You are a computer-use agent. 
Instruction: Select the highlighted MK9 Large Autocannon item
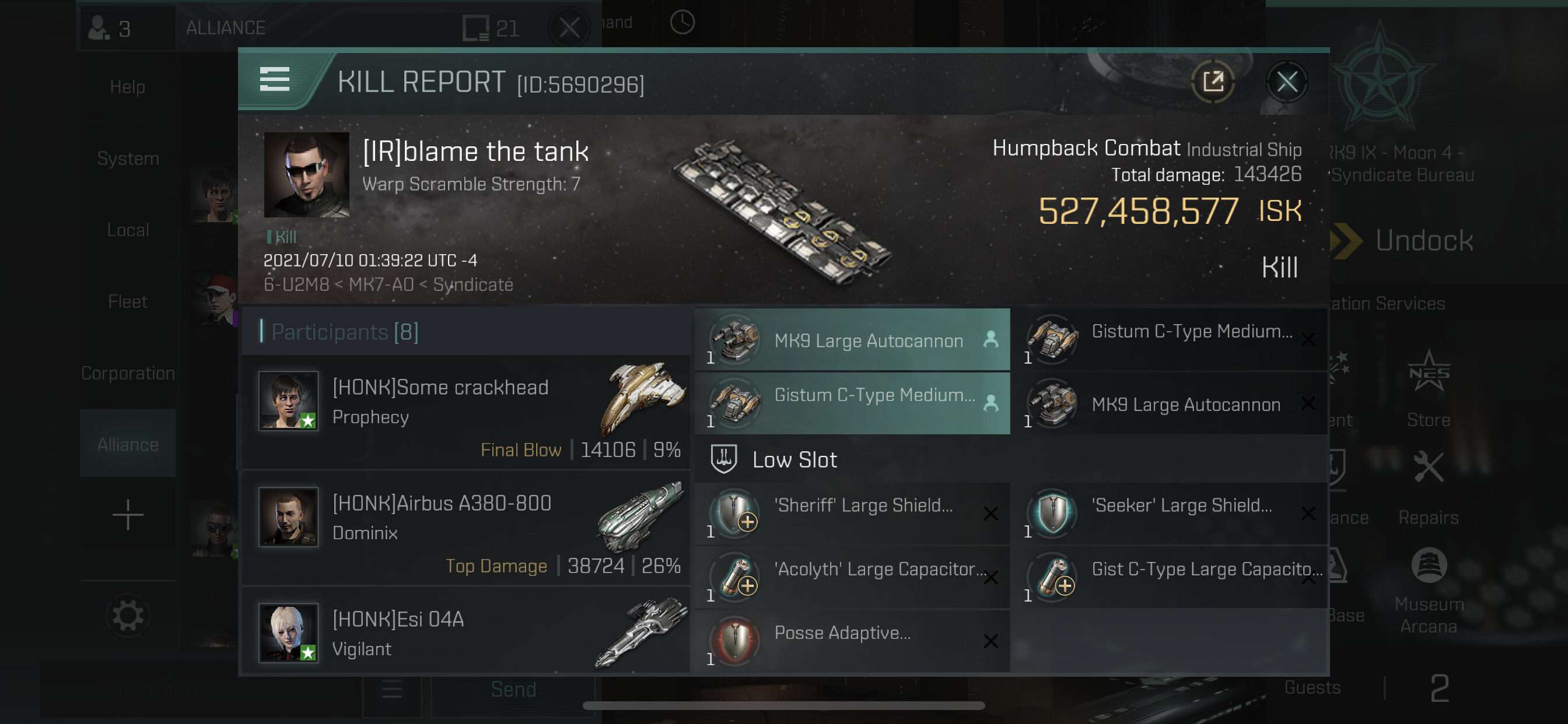[x=852, y=340]
